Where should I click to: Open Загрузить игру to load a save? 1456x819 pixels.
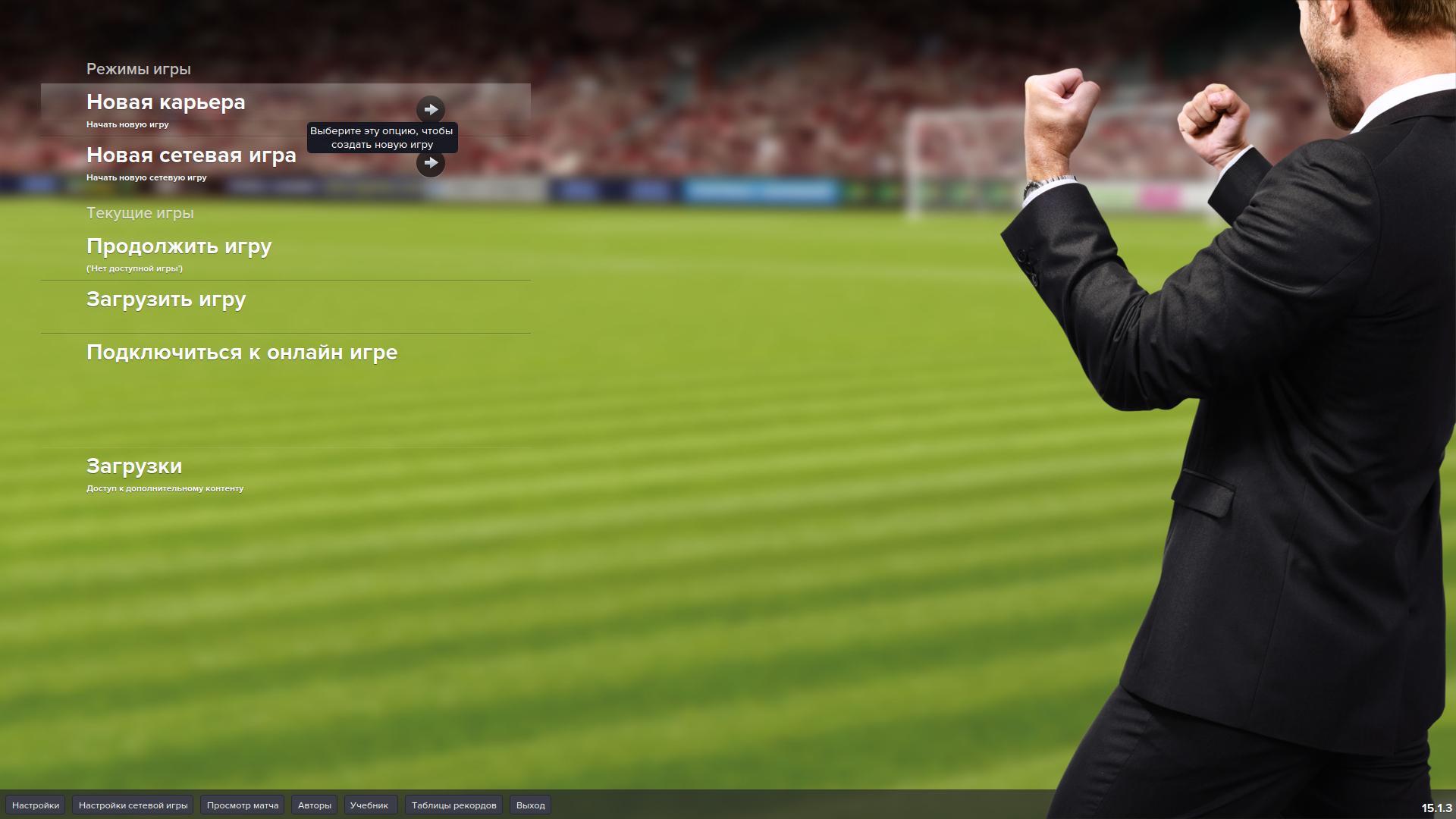pyautogui.click(x=166, y=300)
